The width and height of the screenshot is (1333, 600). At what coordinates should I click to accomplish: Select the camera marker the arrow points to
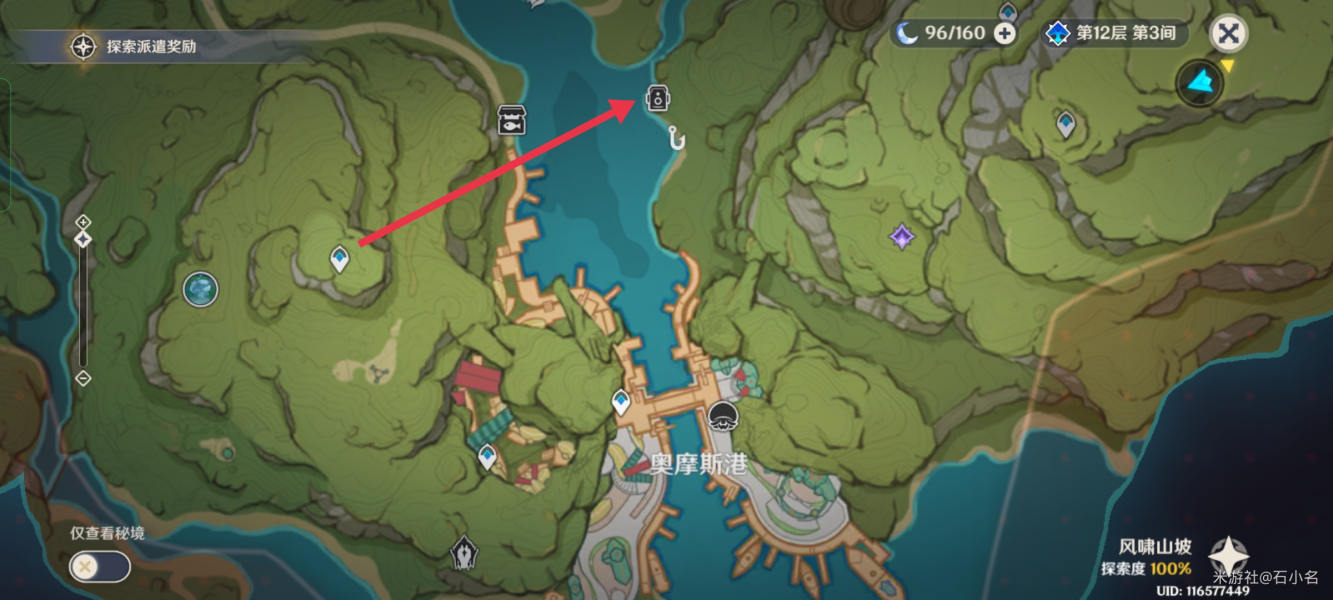click(657, 98)
